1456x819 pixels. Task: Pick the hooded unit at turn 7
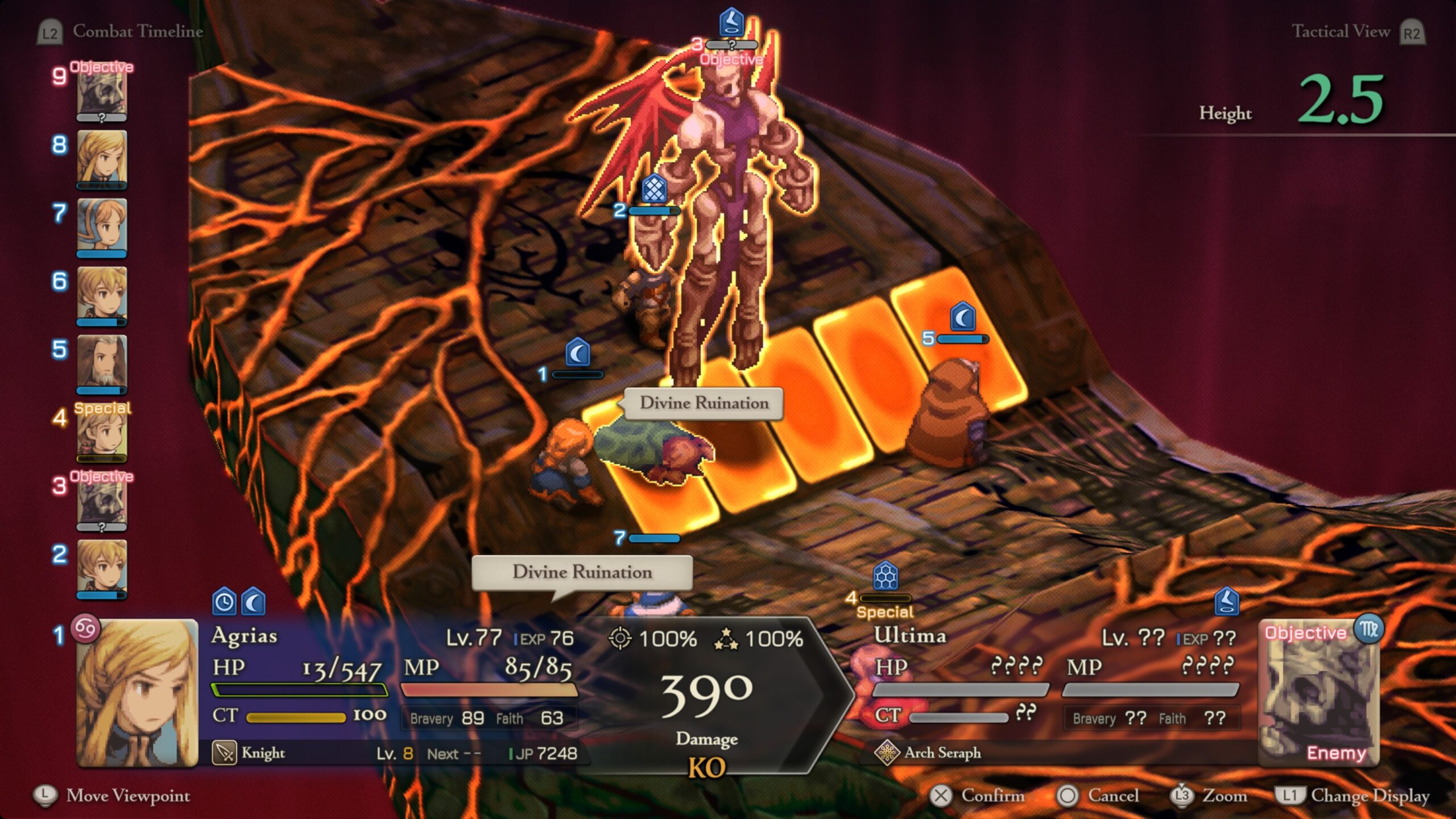(102, 227)
